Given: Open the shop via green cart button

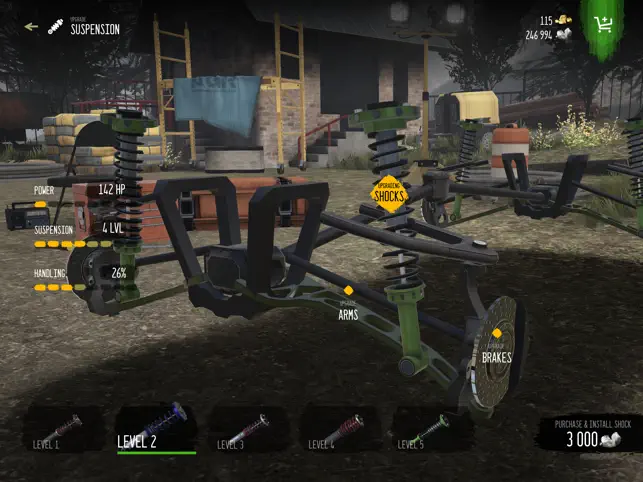Looking at the screenshot, I should (603, 25).
